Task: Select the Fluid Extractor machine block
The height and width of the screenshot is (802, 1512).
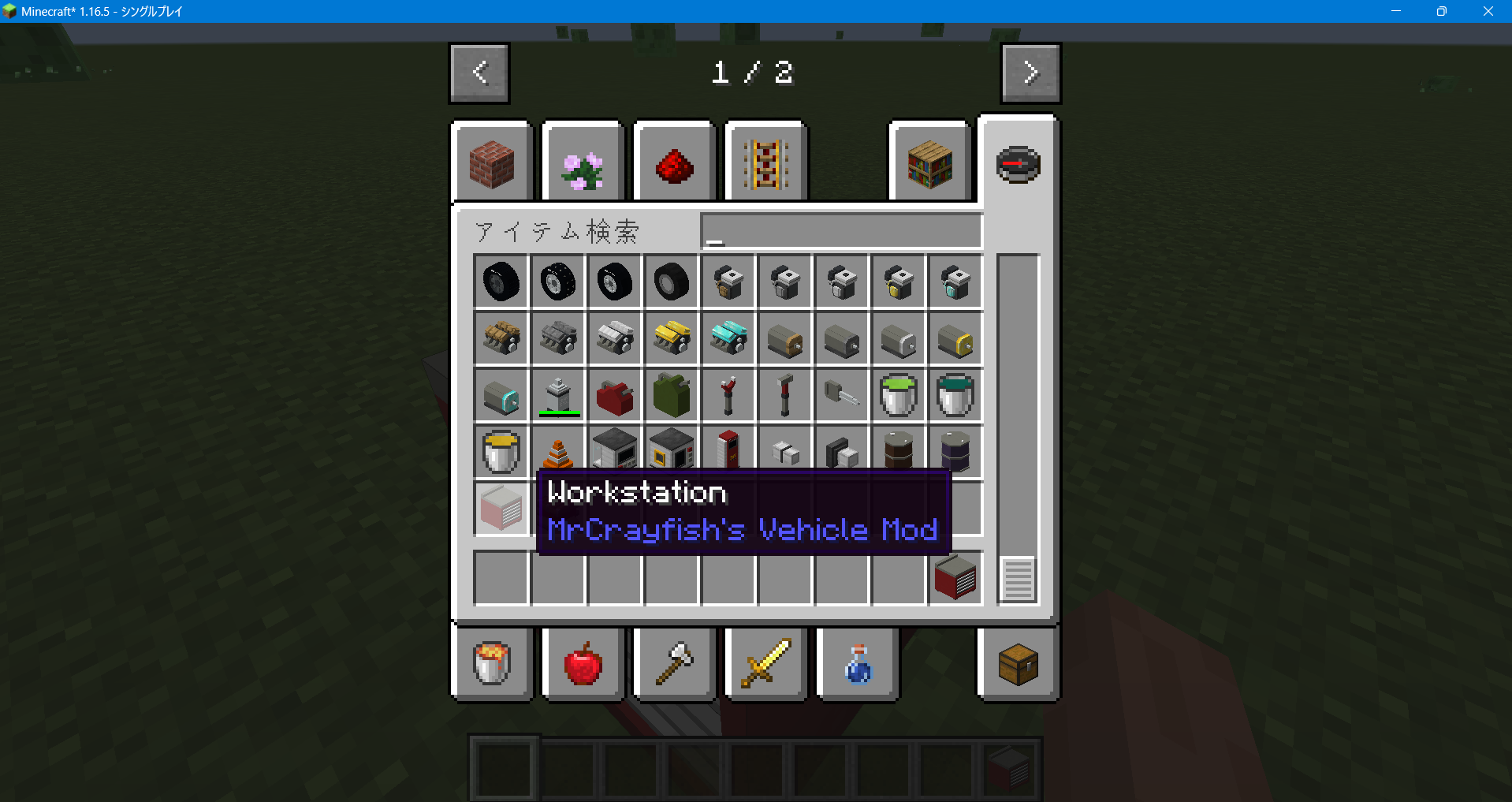Action: [614, 452]
